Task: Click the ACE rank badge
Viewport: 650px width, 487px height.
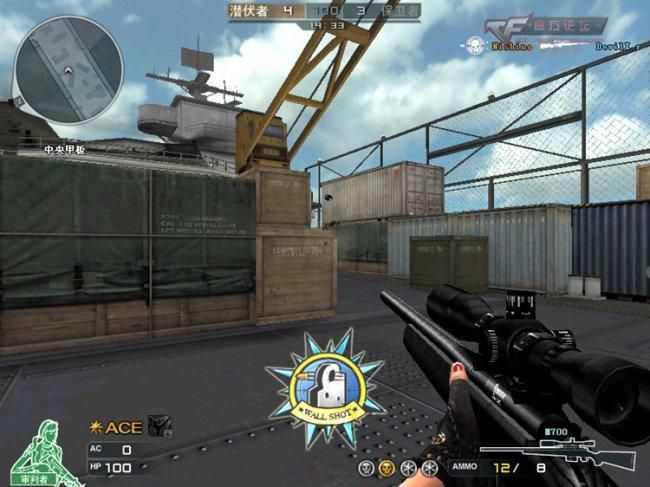Action: [116, 427]
